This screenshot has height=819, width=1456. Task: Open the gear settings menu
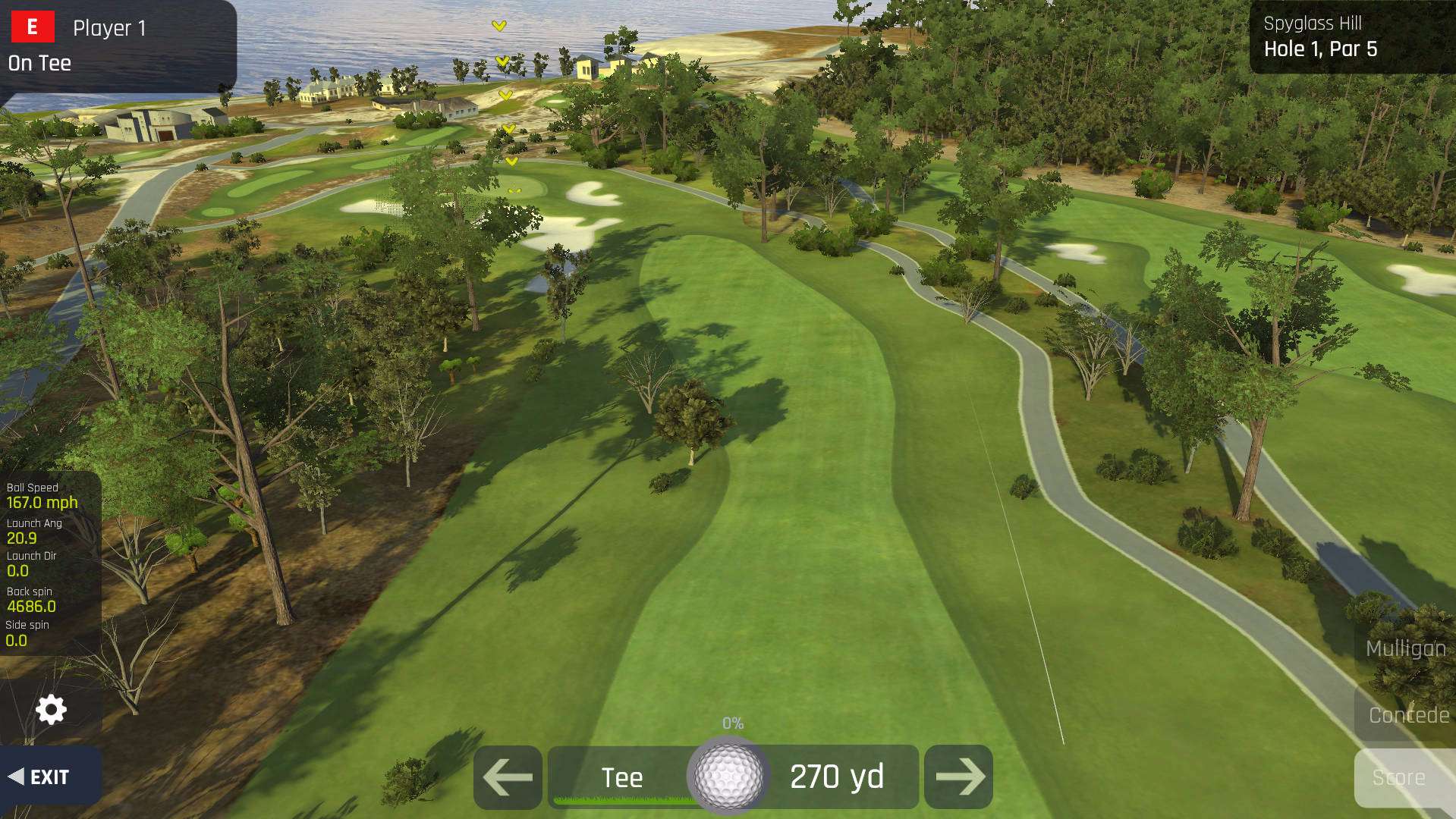[x=51, y=710]
